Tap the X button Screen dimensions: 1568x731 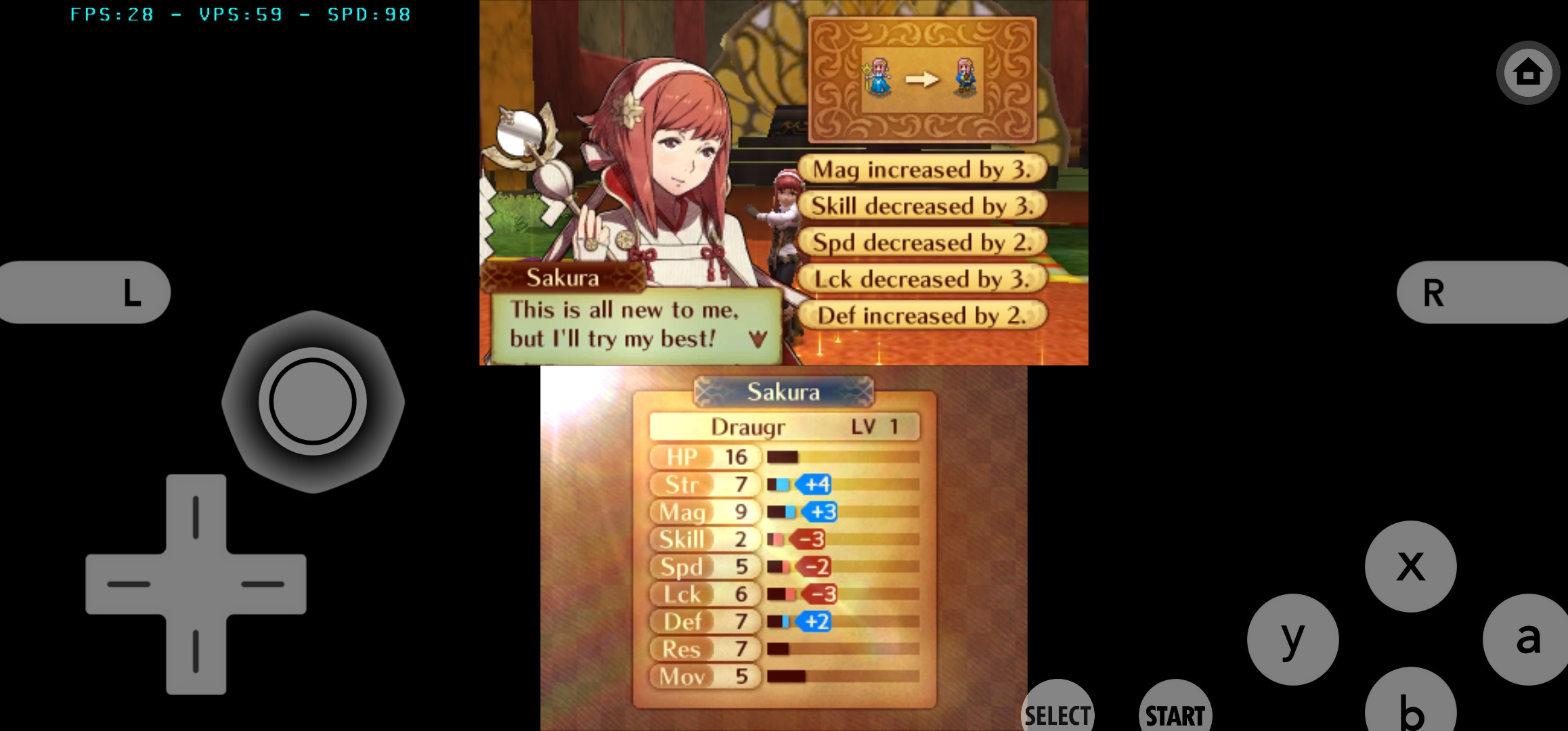click(1410, 567)
